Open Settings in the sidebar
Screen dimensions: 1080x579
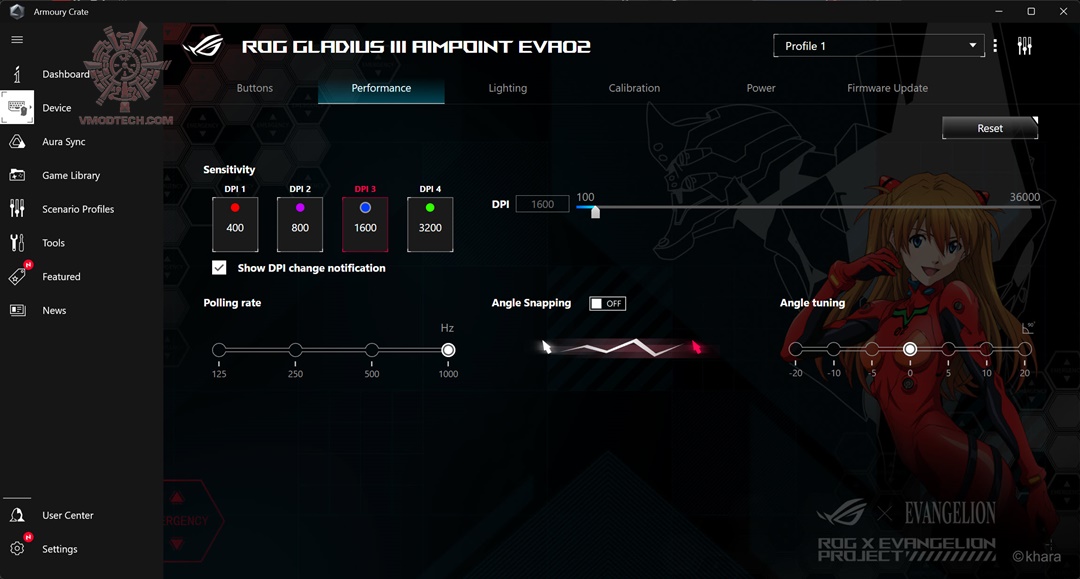pos(59,549)
